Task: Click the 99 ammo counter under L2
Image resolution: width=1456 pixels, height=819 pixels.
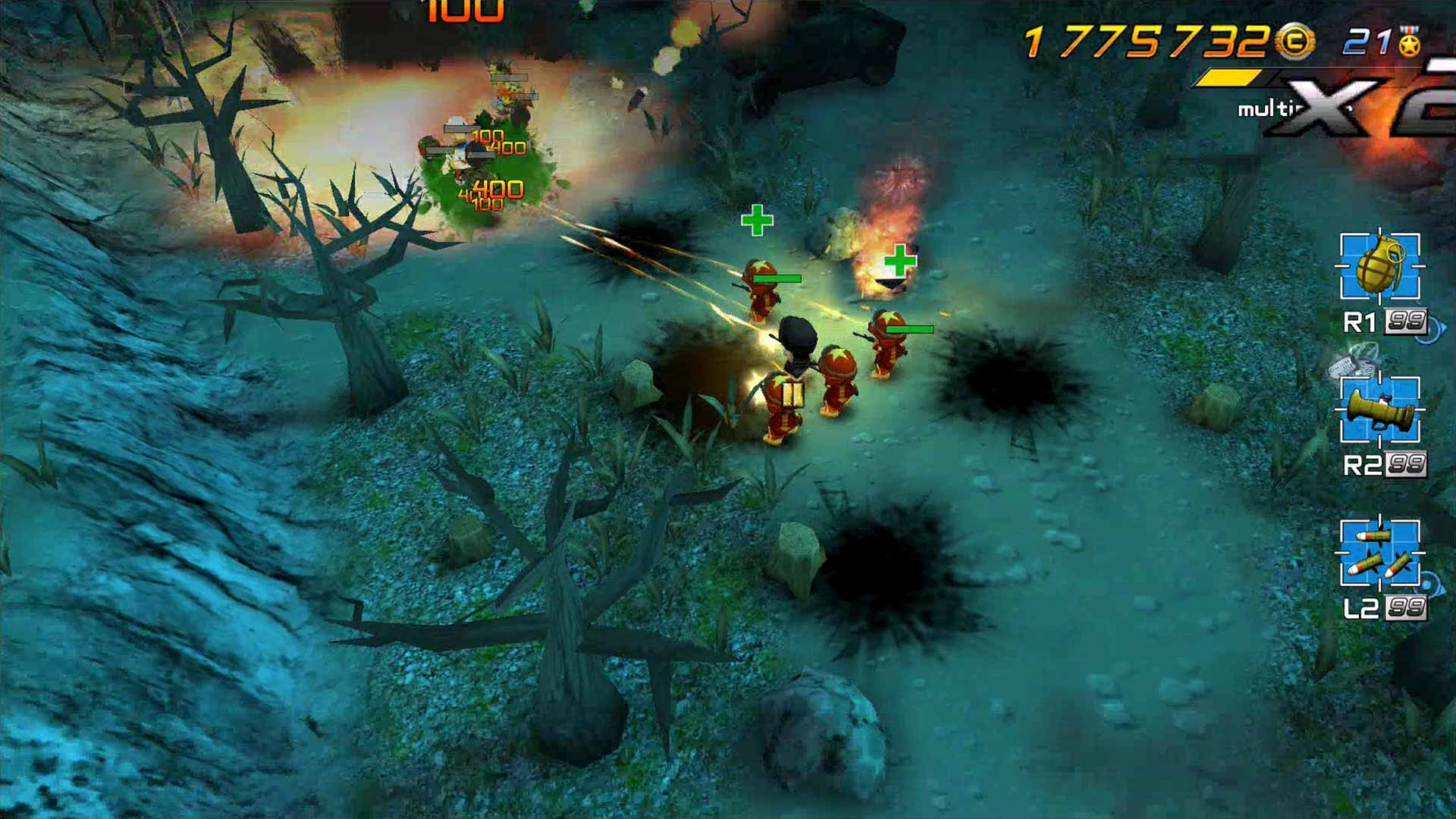Action: 1407,607
